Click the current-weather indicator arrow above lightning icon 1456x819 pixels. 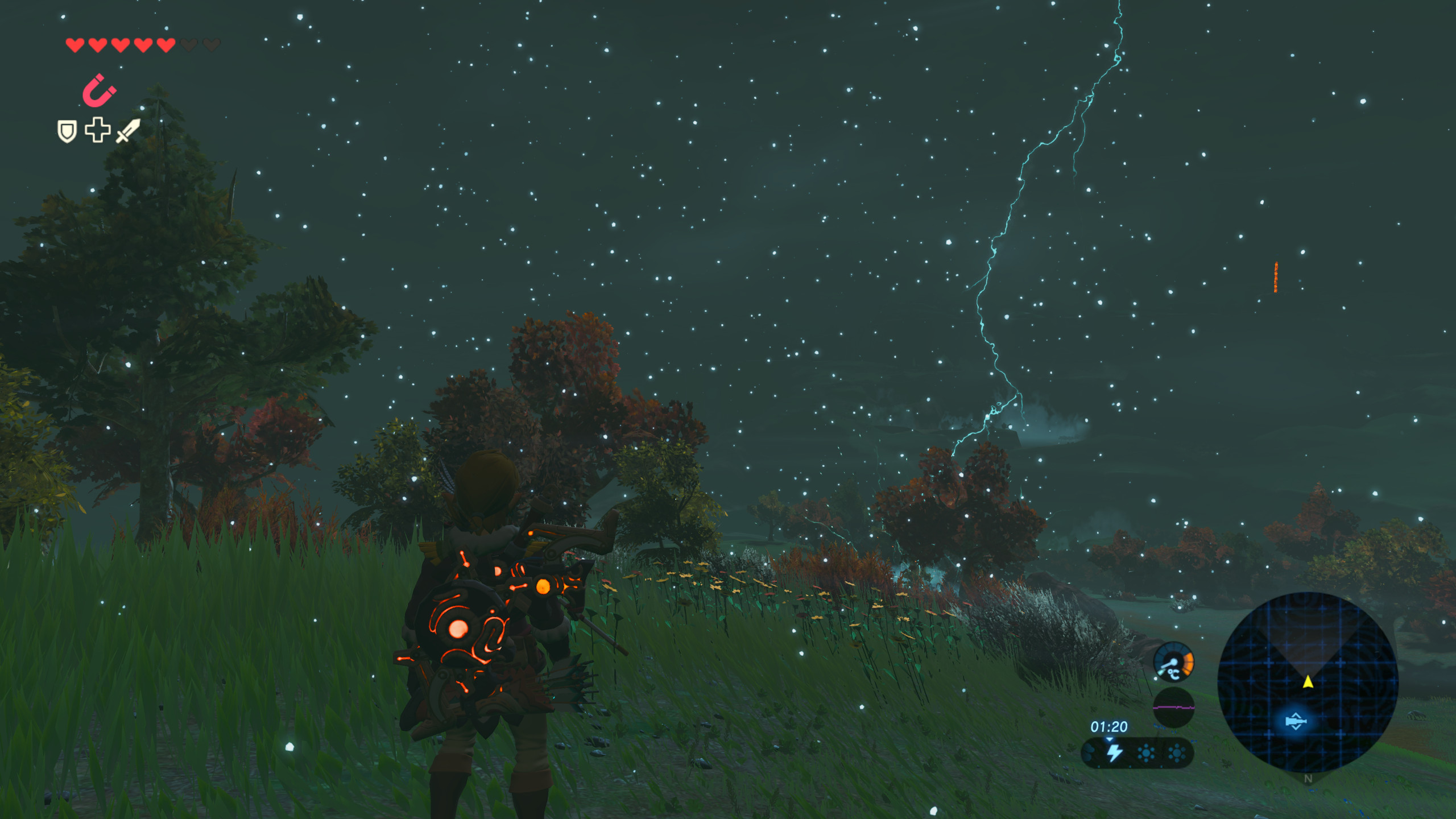[1109, 740]
